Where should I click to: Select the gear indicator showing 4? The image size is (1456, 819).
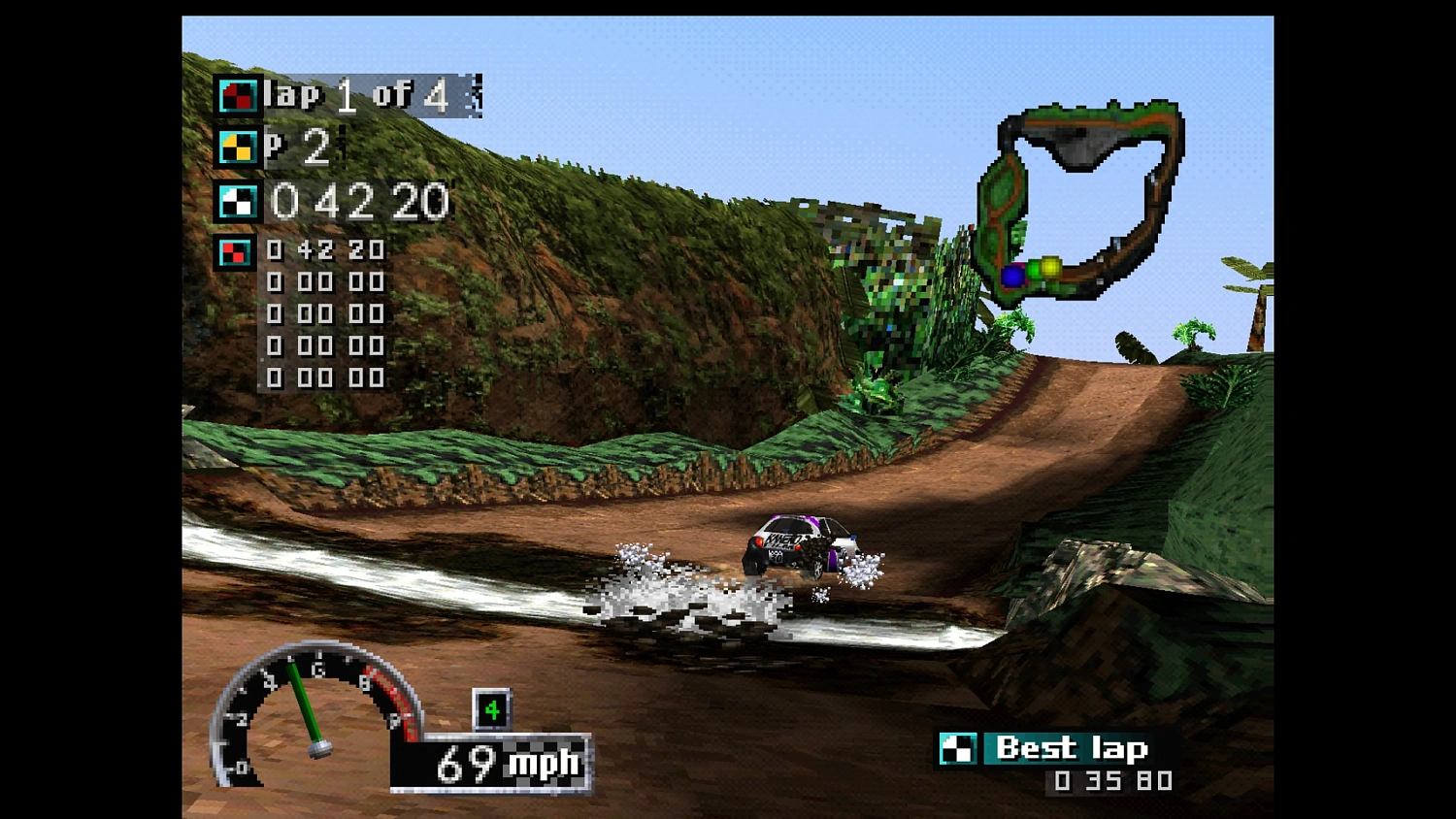tap(493, 709)
